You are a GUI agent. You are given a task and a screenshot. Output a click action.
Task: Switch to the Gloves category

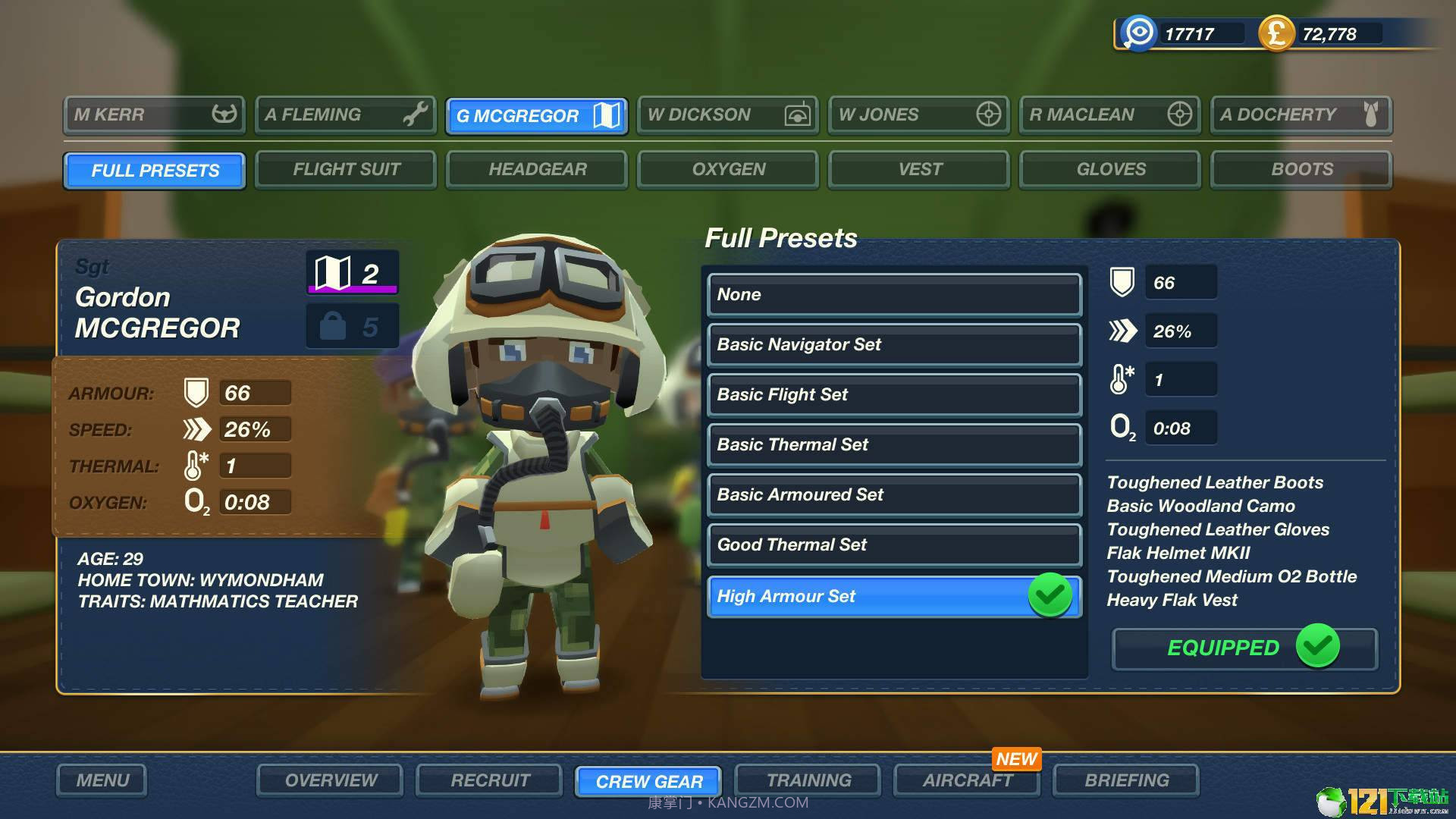1110,170
